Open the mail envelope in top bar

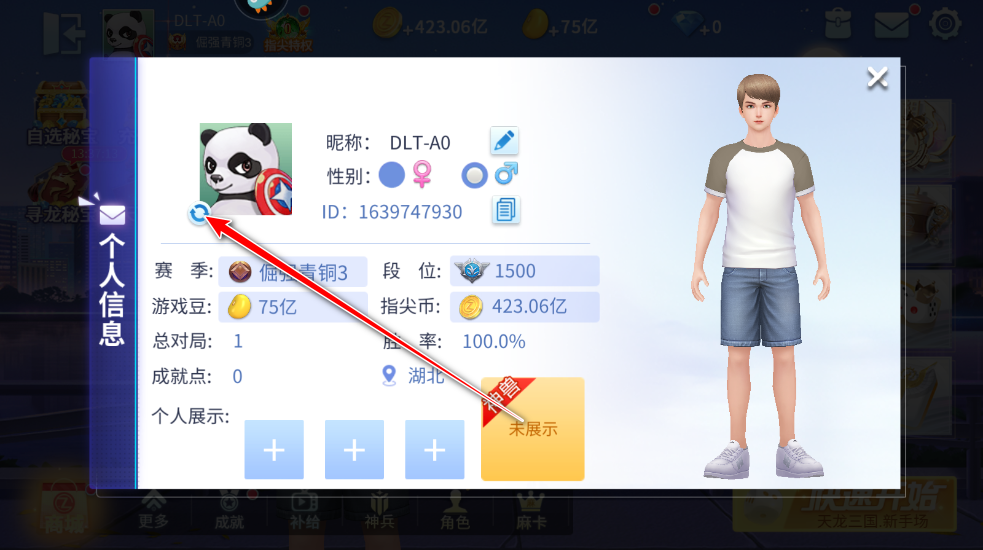click(891, 23)
